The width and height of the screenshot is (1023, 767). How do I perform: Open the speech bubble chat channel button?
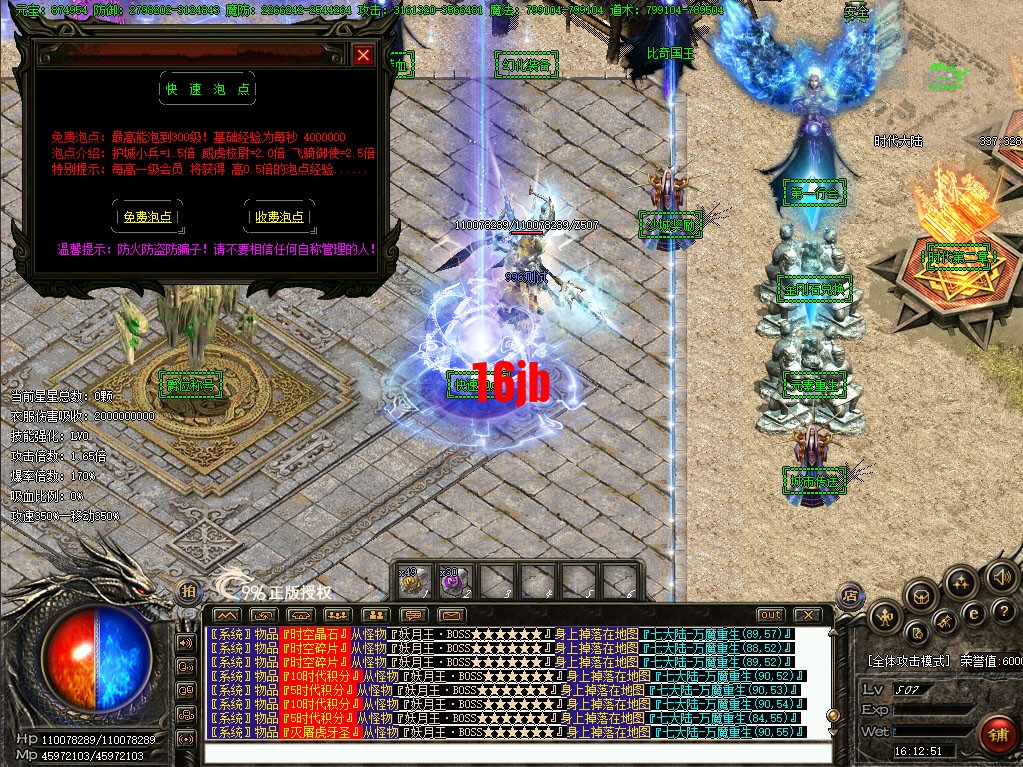point(413,614)
